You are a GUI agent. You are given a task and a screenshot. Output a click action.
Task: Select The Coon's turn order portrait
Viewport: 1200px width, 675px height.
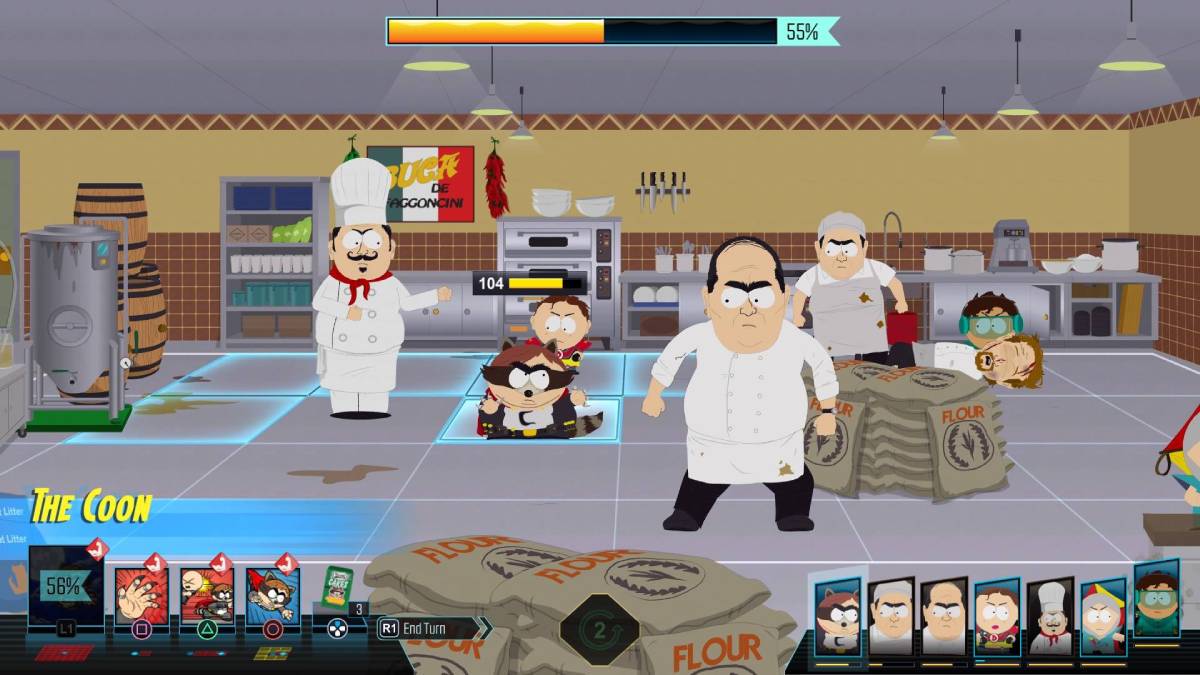837,617
